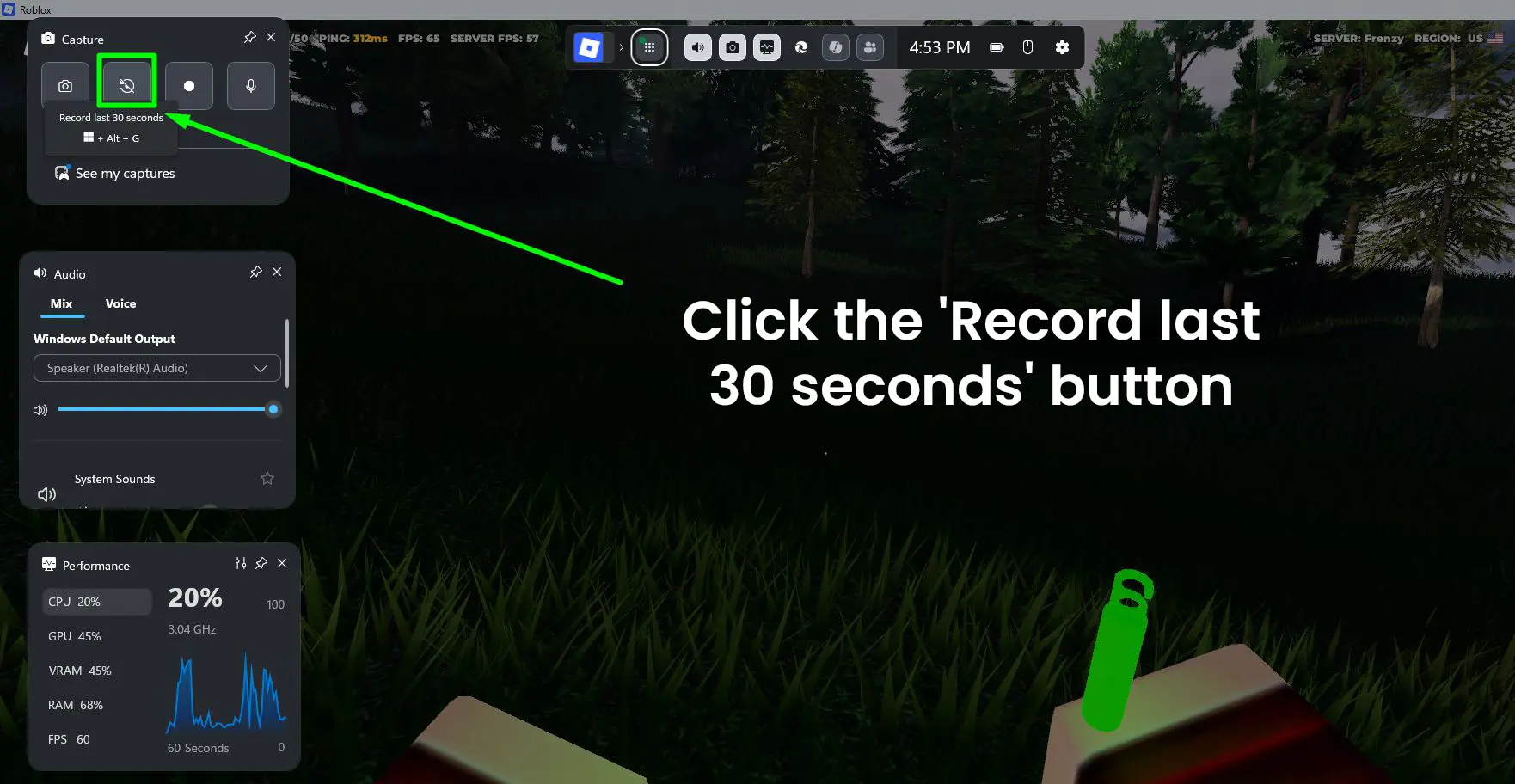Viewport: 1515px width, 784px height.
Task: Select the Mix tab
Action: coord(61,303)
